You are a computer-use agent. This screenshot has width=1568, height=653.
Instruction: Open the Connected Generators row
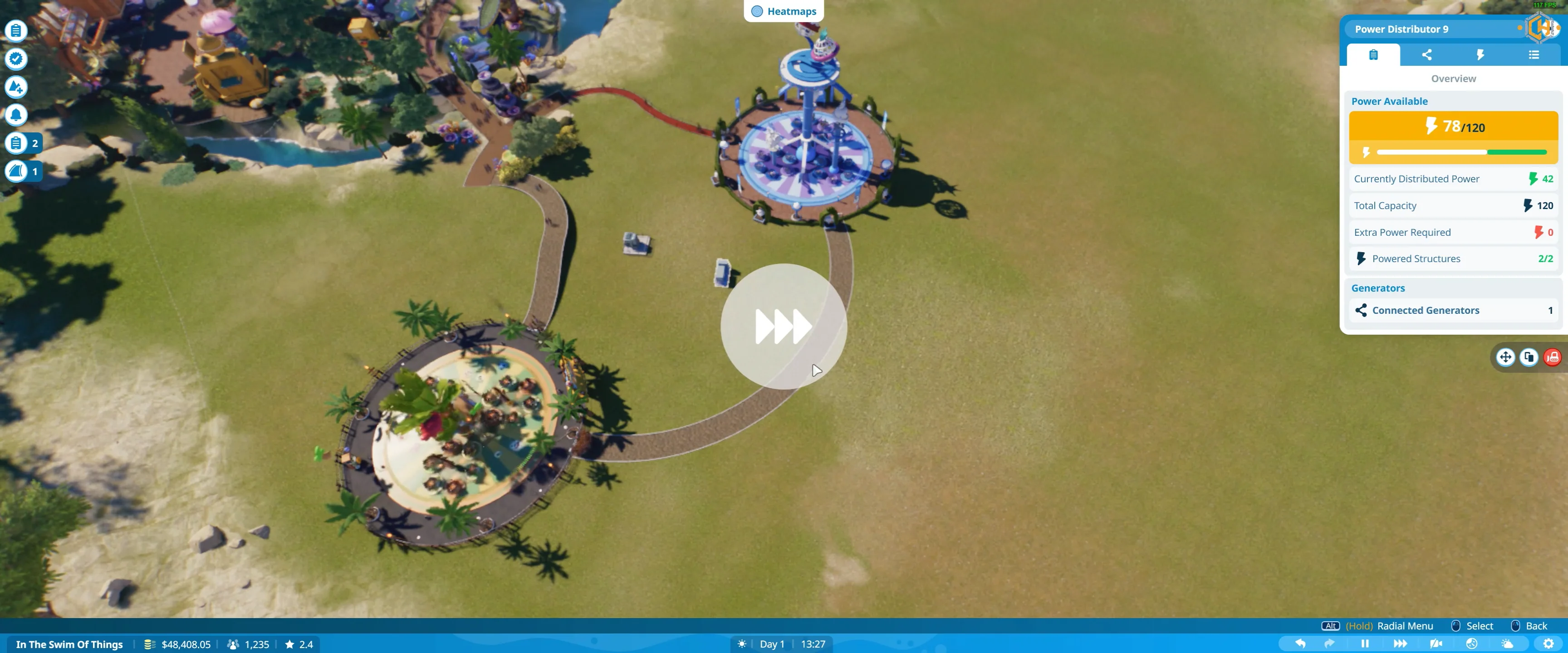(x=1453, y=310)
